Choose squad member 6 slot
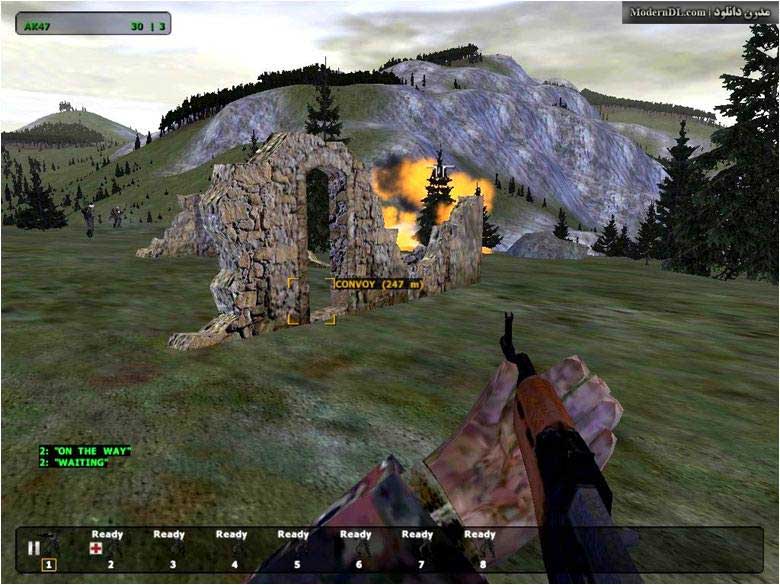 pos(357,549)
